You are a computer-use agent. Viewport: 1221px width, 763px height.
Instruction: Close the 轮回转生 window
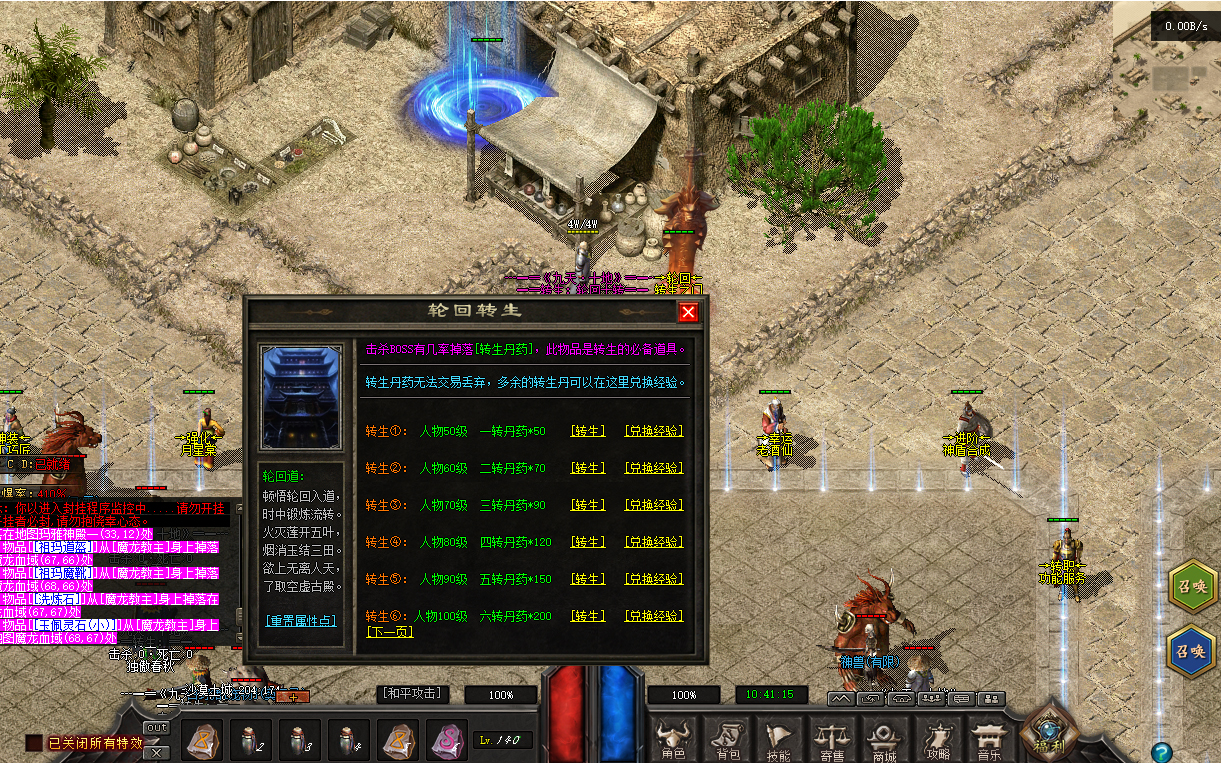click(x=688, y=312)
